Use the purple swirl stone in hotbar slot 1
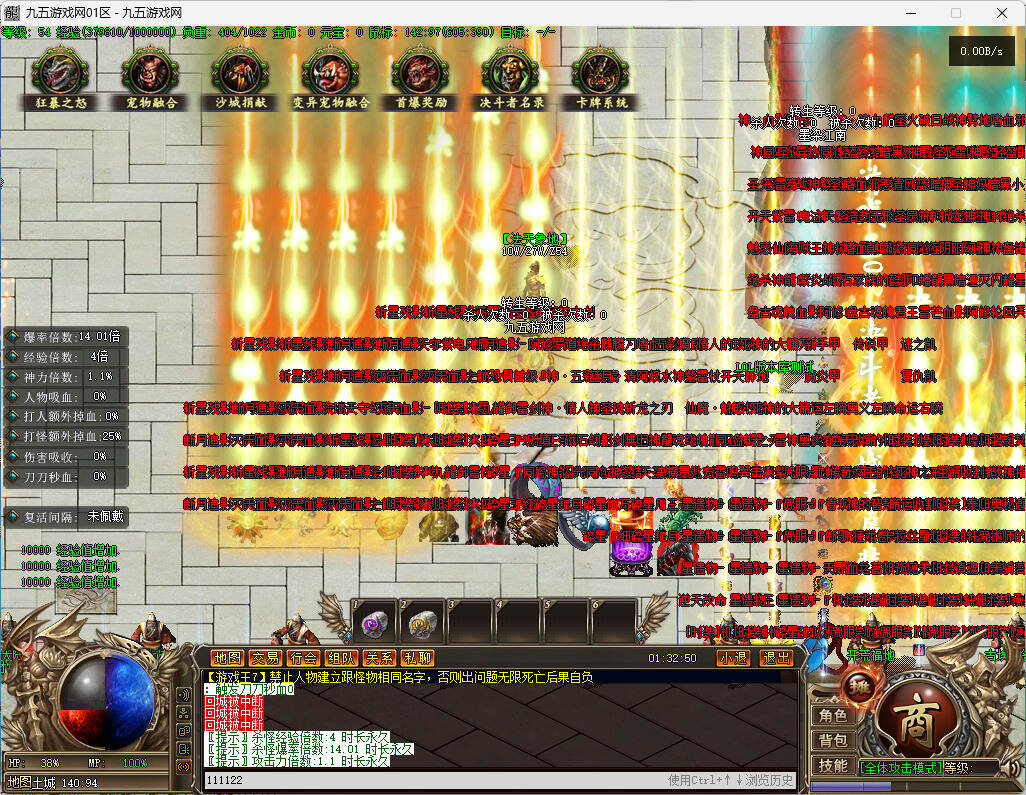1026x795 pixels. [x=373, y=624]
